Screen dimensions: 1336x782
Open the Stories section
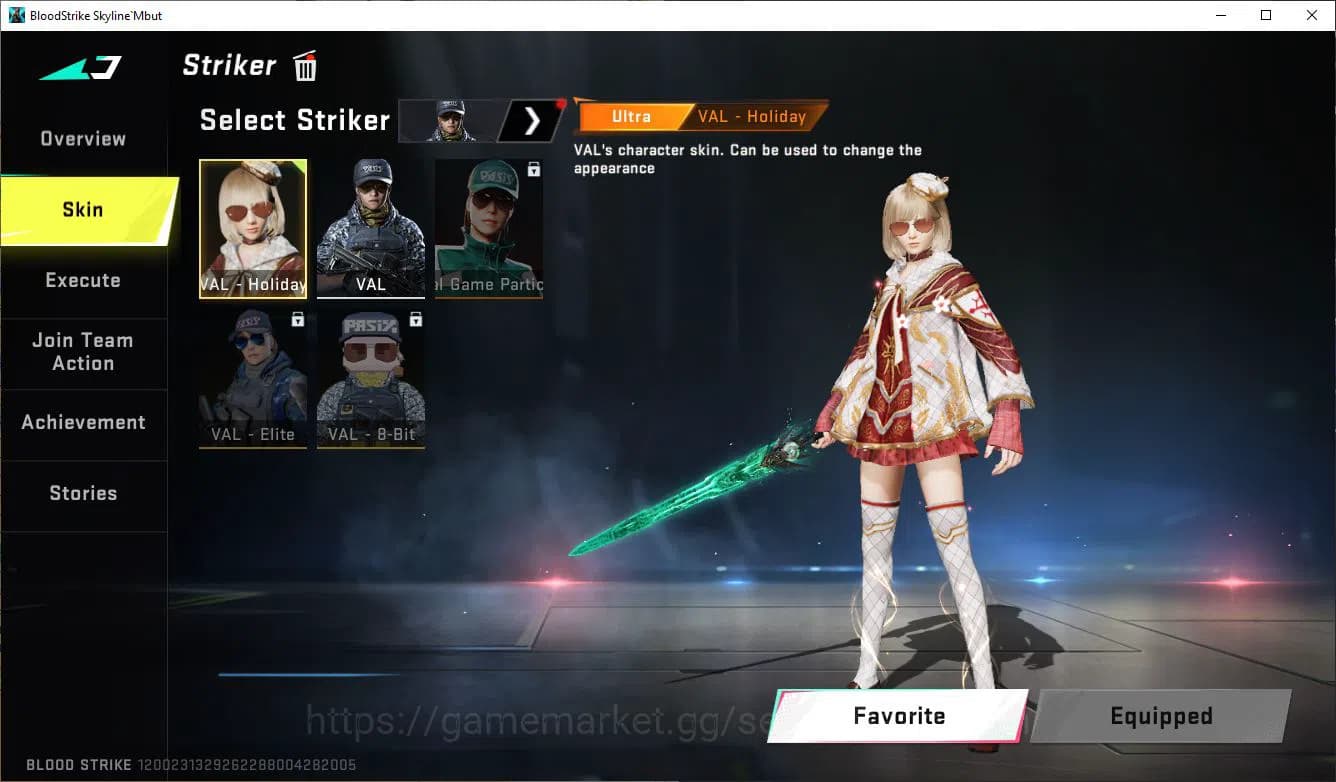click(x=82, y=492)
